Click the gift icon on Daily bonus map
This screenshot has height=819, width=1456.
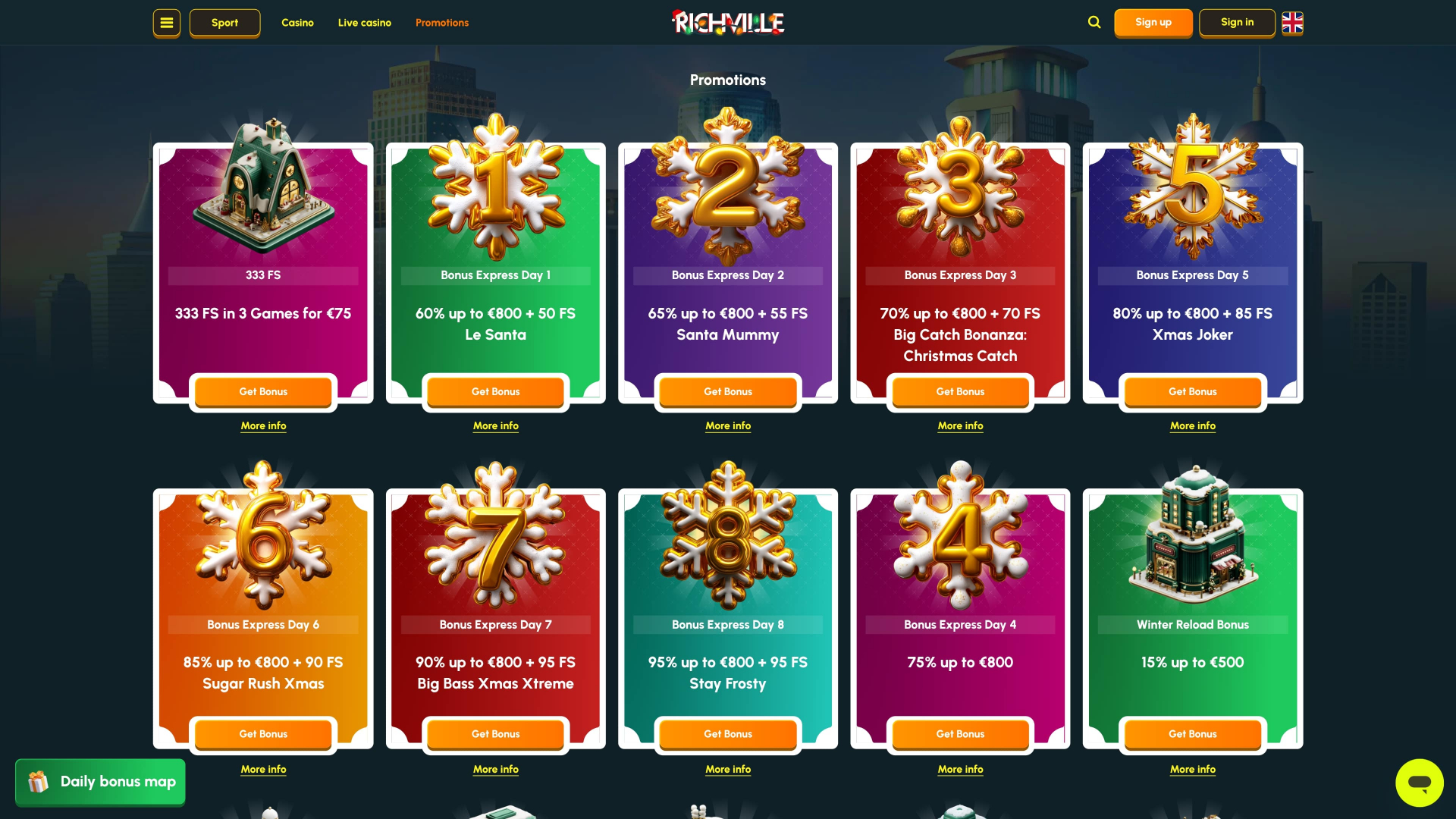(37, 782)
